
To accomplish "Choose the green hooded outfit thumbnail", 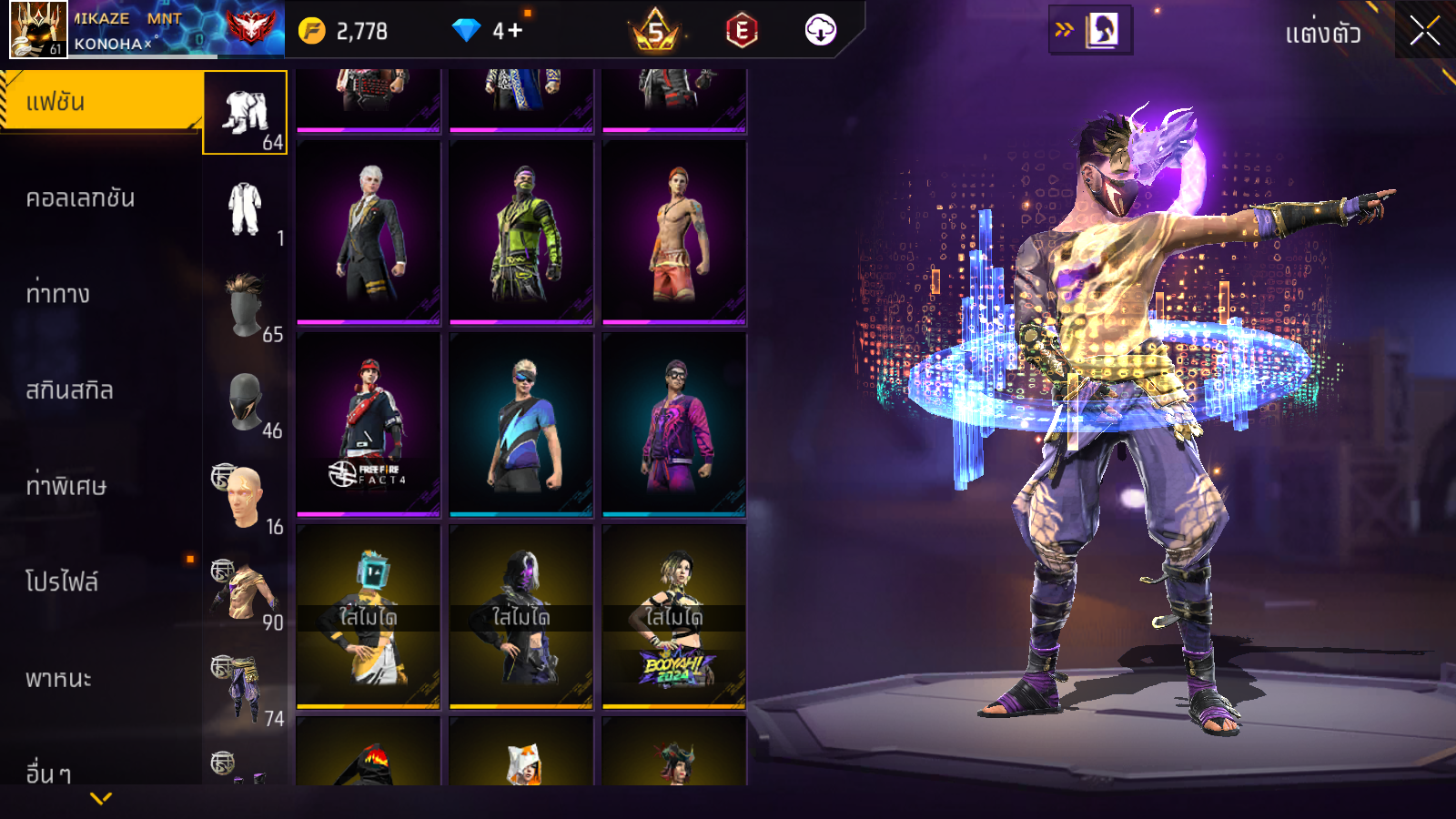I will tap(521, 233).
